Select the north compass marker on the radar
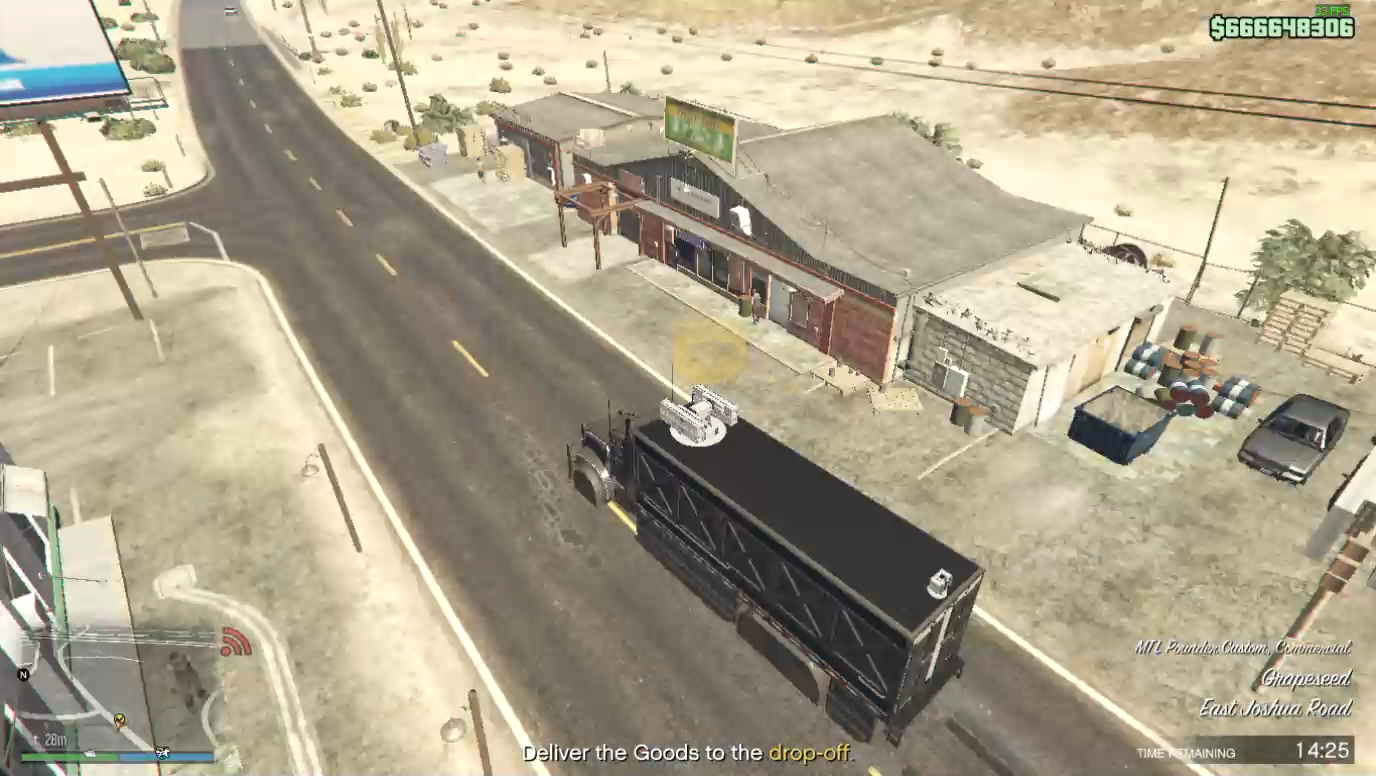Viewport: 1376px width, 776px height. click(23, 674)
